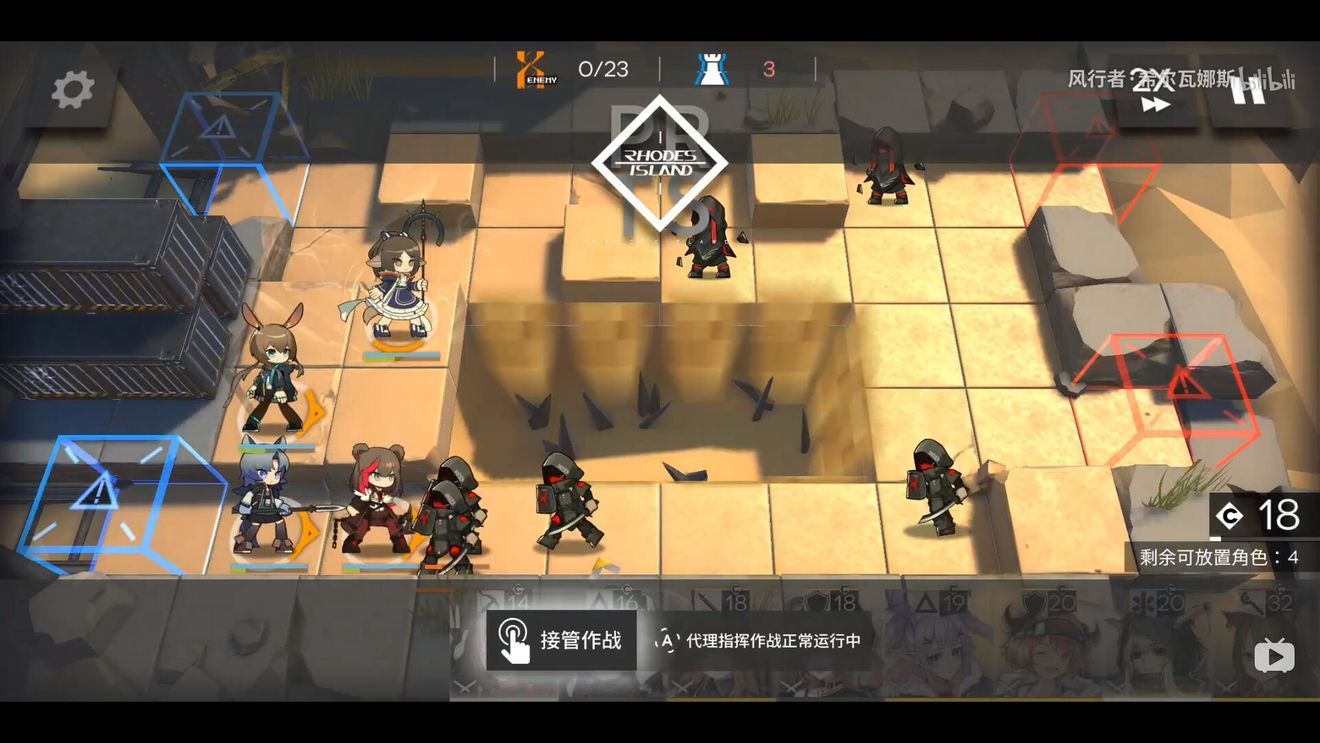Pause the battle

pos(1247,90)
